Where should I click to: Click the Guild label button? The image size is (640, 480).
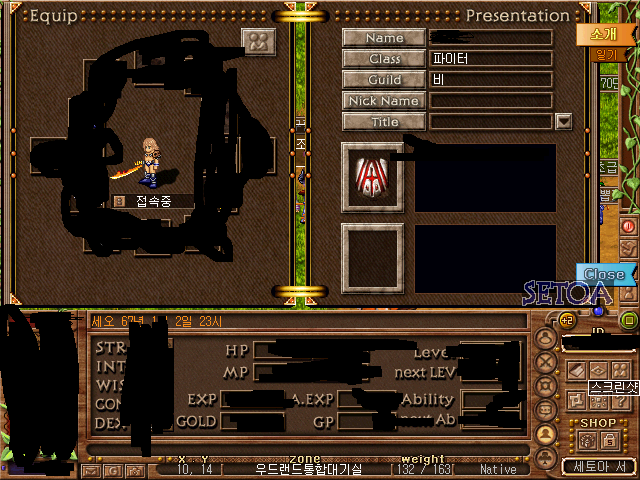pos(385,80)
